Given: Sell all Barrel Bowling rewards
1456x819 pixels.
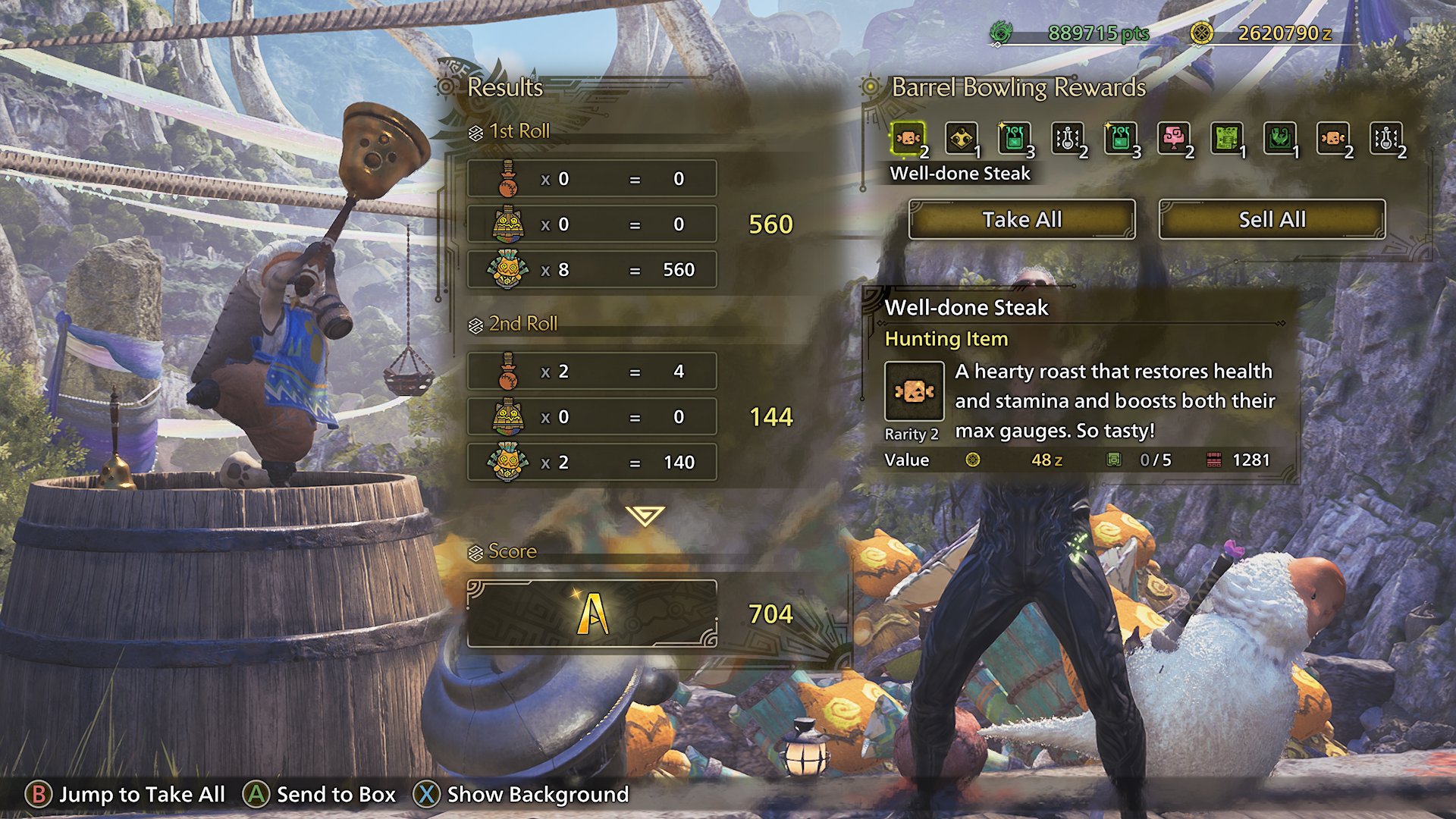Looking at the screenshot, I should [x=1272, y=220].
